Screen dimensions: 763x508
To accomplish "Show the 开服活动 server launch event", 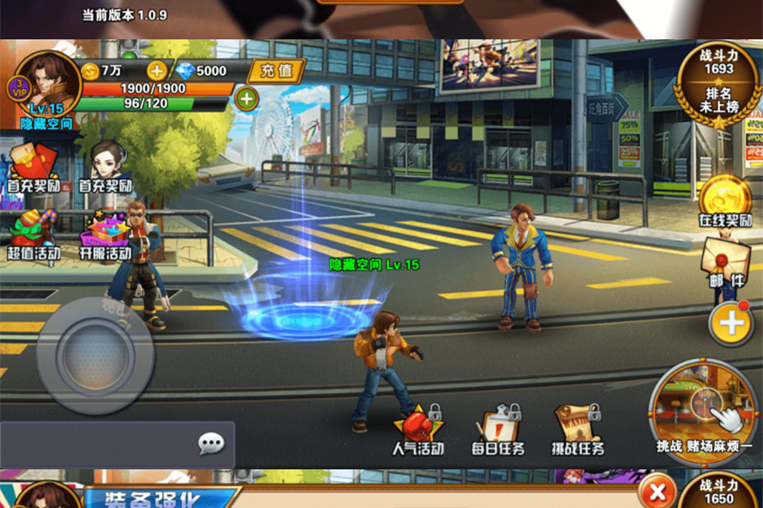I will point(106,232).
